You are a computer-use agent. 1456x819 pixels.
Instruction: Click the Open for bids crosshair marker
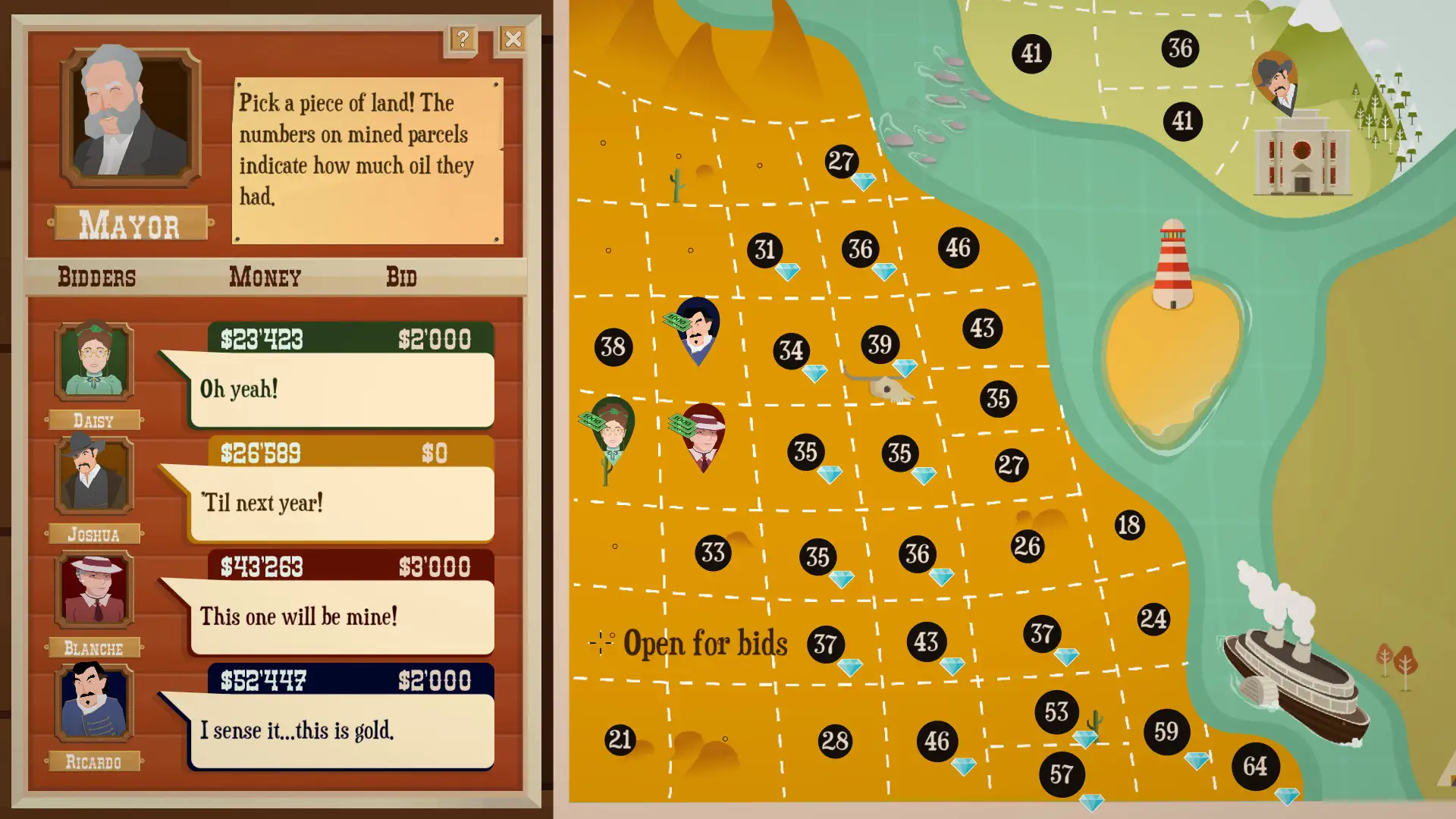pos(601,644)
